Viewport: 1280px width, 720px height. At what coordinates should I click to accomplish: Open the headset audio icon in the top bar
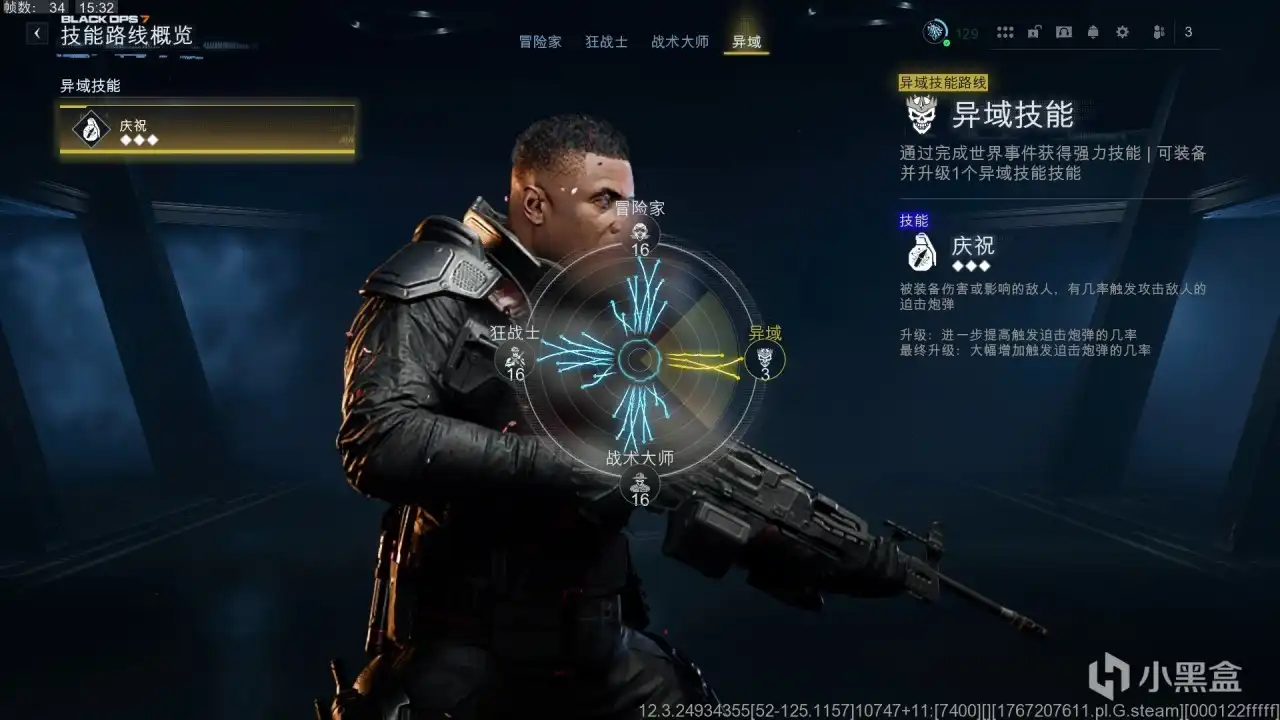tap(1063, 32)
